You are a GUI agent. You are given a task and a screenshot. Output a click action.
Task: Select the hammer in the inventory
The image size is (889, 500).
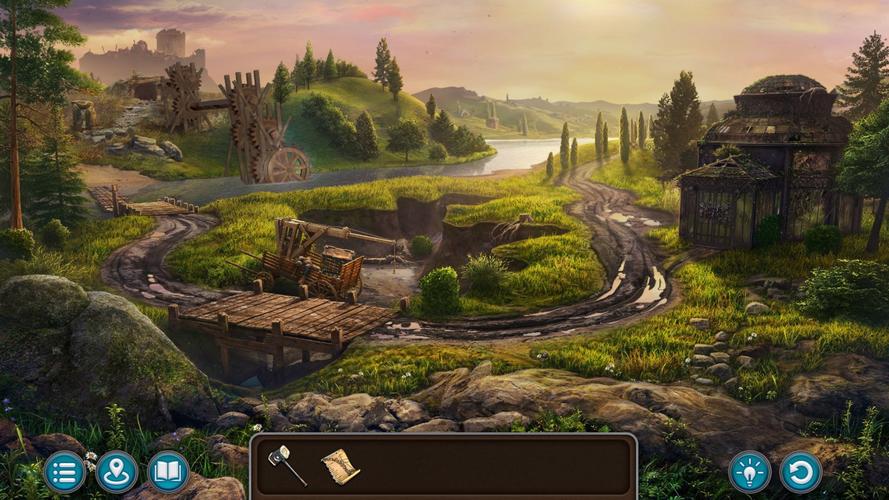click(286, 465)
